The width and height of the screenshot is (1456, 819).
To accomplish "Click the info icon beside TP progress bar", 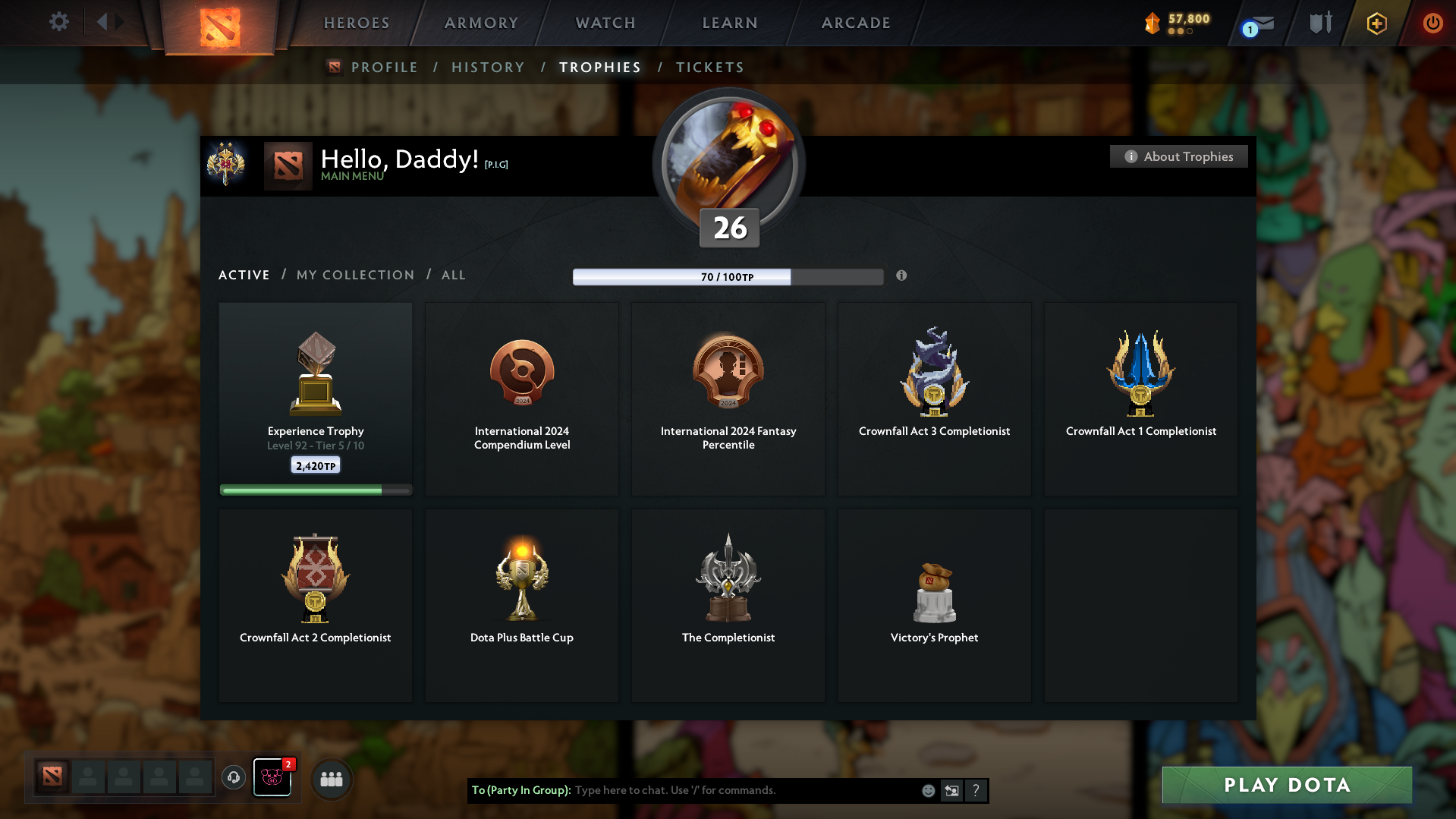I will coord(902,276).
